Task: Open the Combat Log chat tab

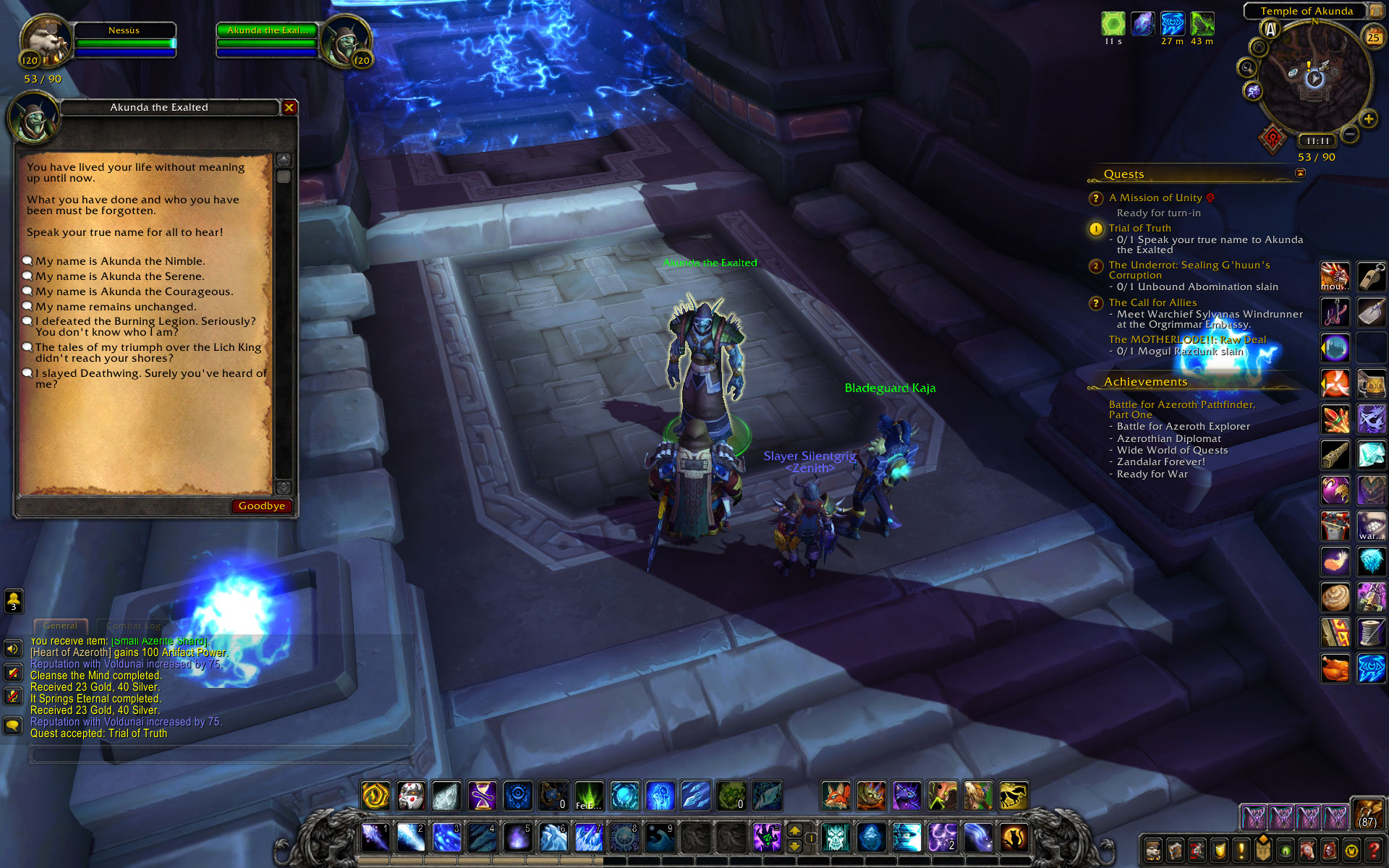Action: [x=133, y=626]
